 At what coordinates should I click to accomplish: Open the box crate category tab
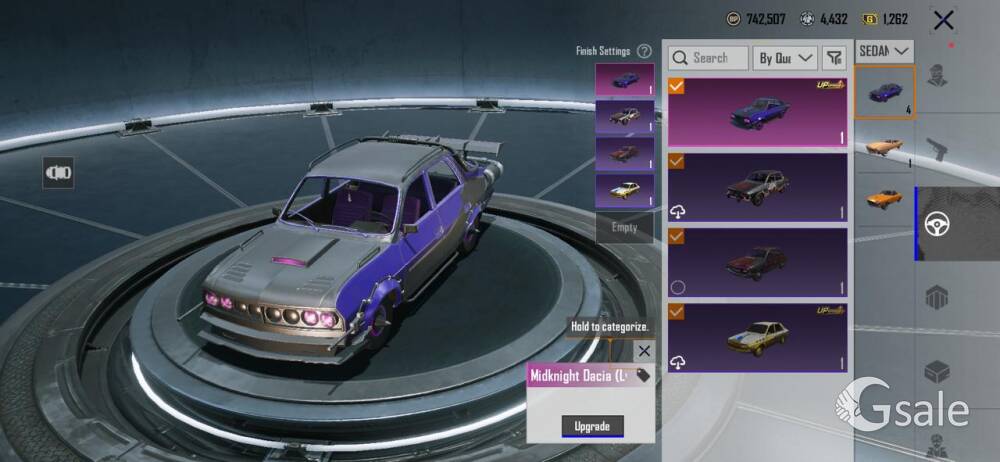pos(938,372)
